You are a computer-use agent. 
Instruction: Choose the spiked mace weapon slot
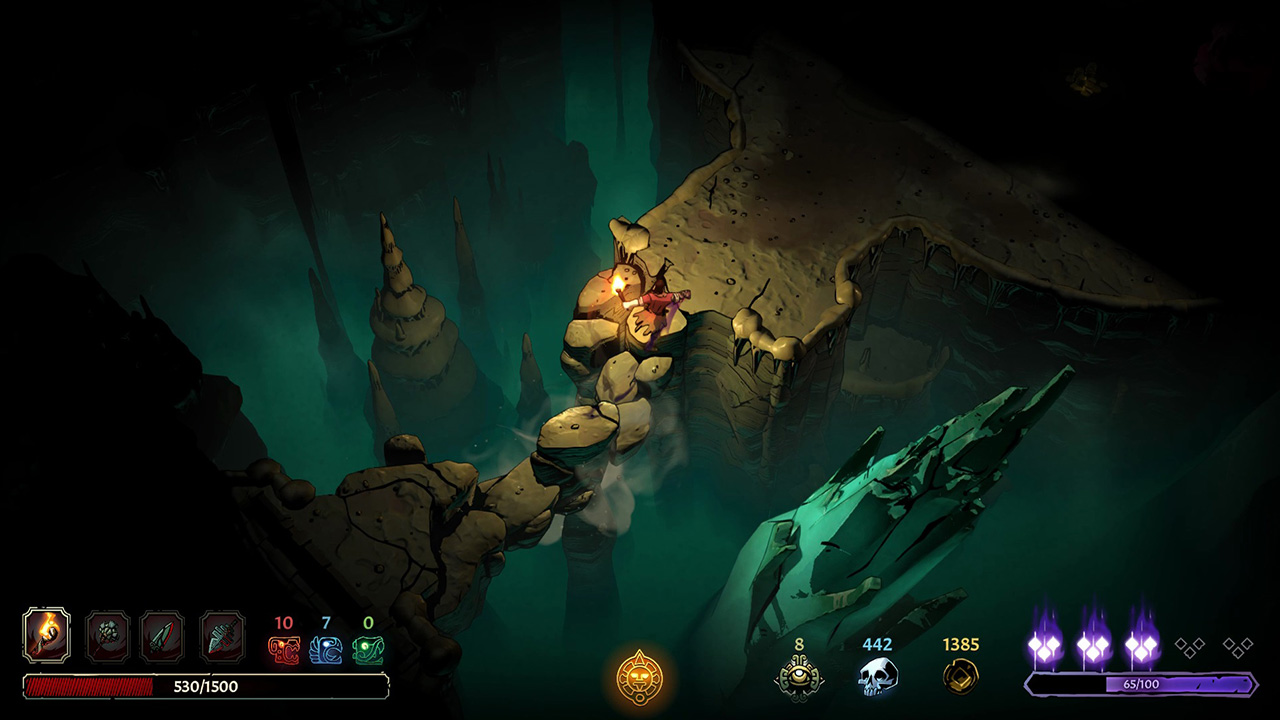[107, 636]
